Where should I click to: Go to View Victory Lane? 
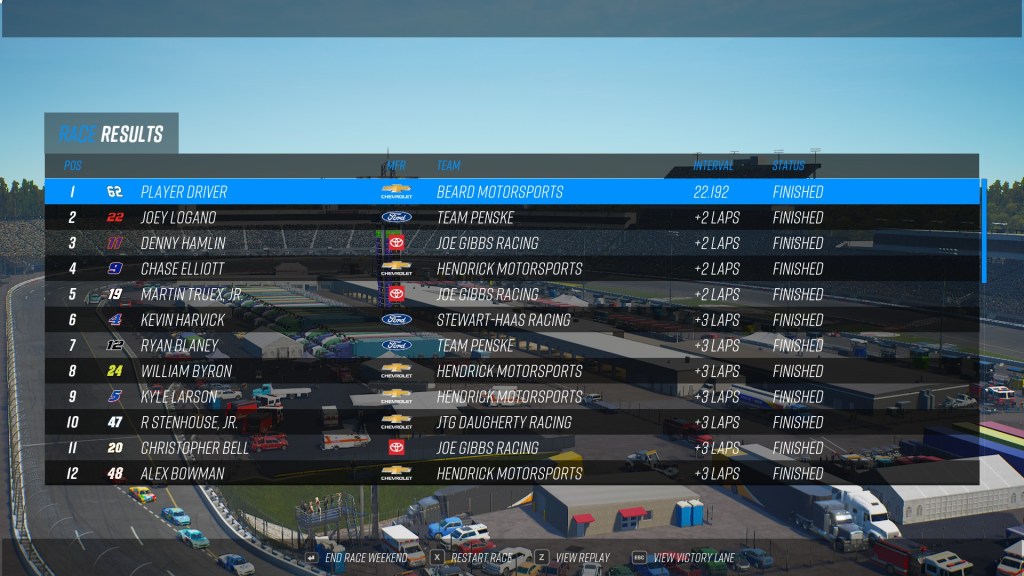click(692, 557)
